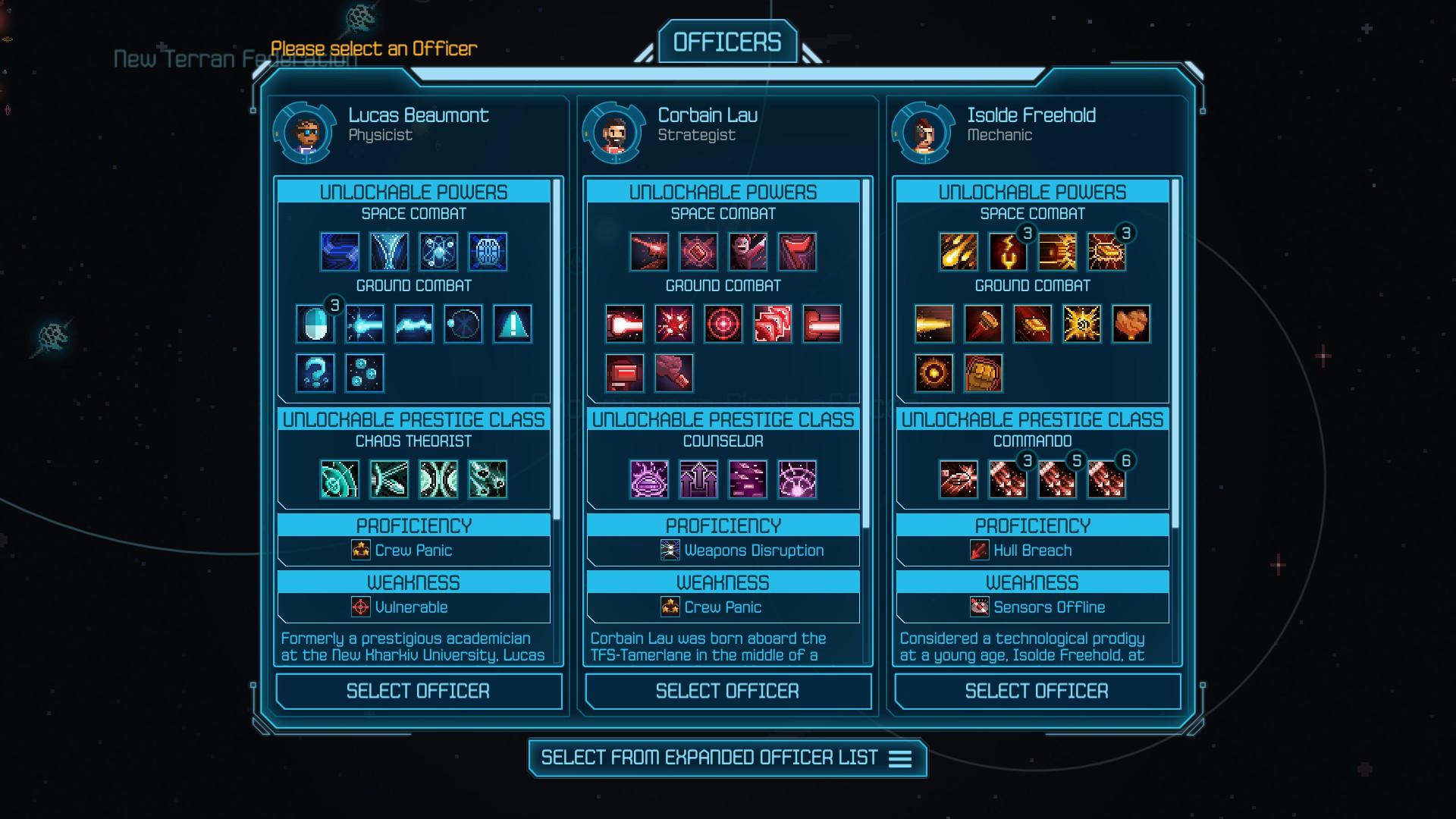Image resolution: width=1456 pixels, height=819 pixels.
Task: Inspect the orange hook space combat power
Action: (x=1008, y=252)
